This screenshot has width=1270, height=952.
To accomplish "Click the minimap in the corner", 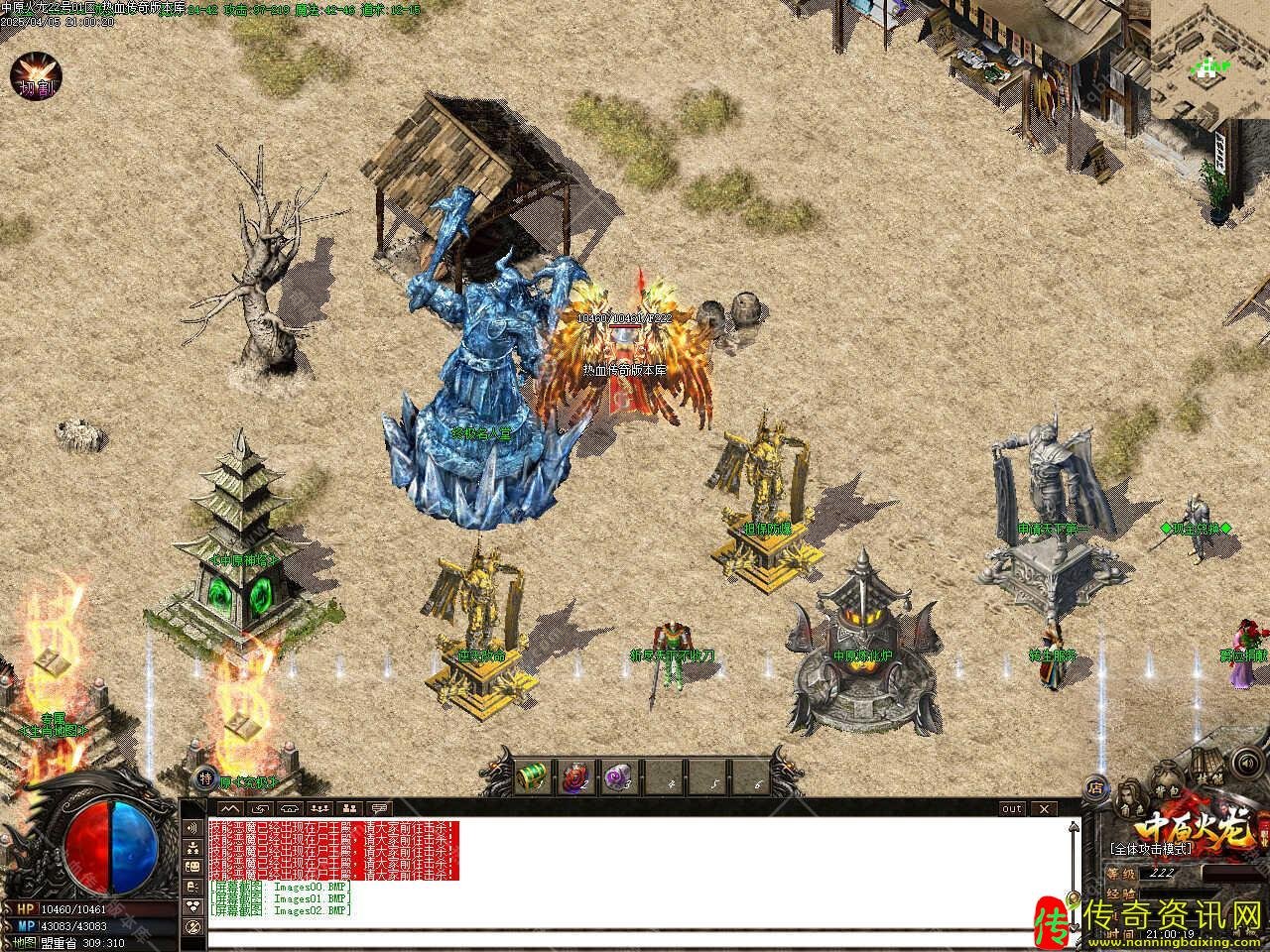I will point(1210,58).
